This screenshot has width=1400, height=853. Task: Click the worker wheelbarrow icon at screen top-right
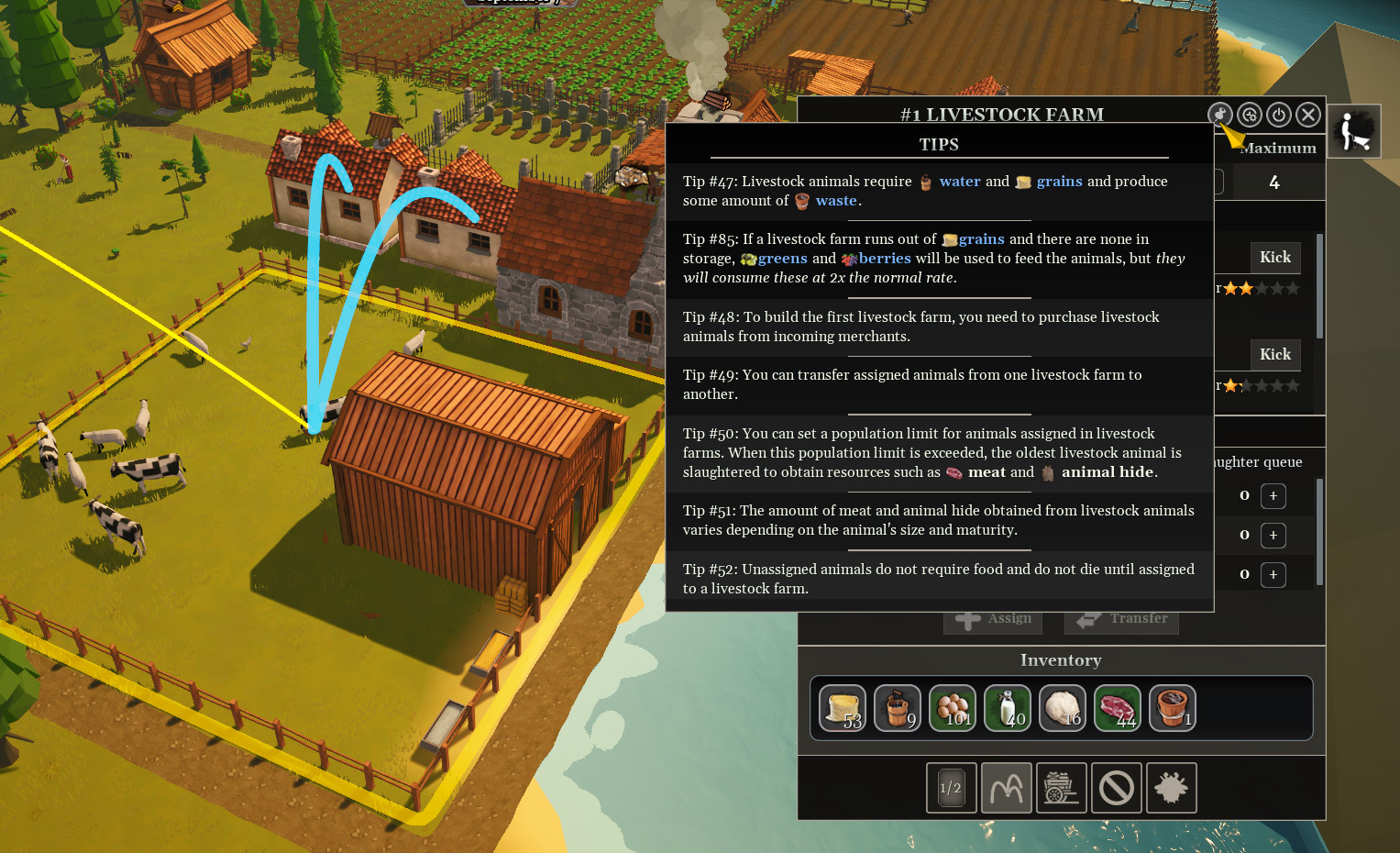click(1354, 130)
